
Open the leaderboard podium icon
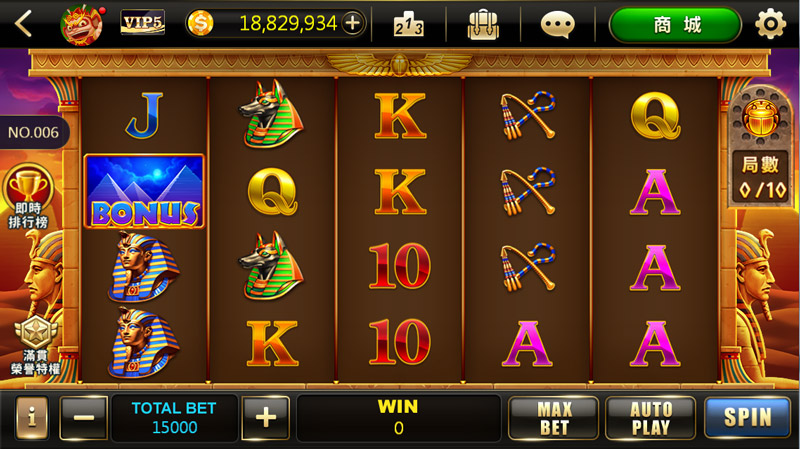tap(409, 23)
